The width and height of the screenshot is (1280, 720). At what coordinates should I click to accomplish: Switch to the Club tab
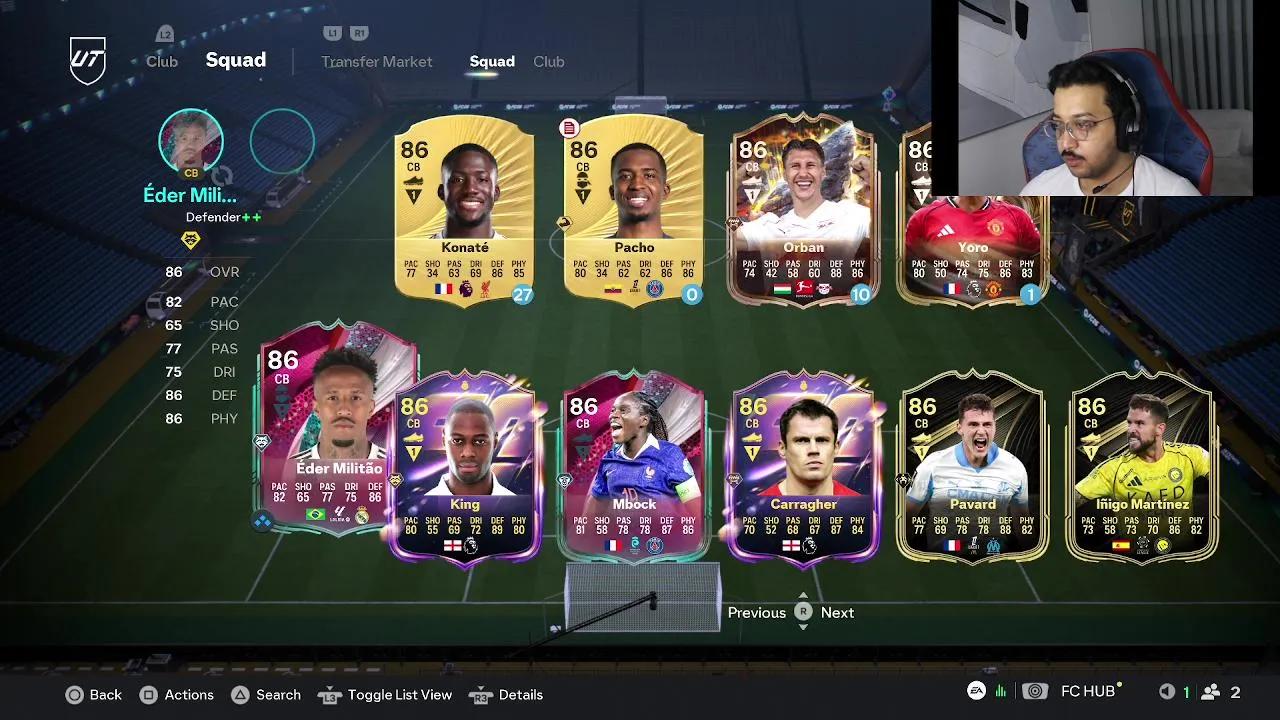coord(549,61)
